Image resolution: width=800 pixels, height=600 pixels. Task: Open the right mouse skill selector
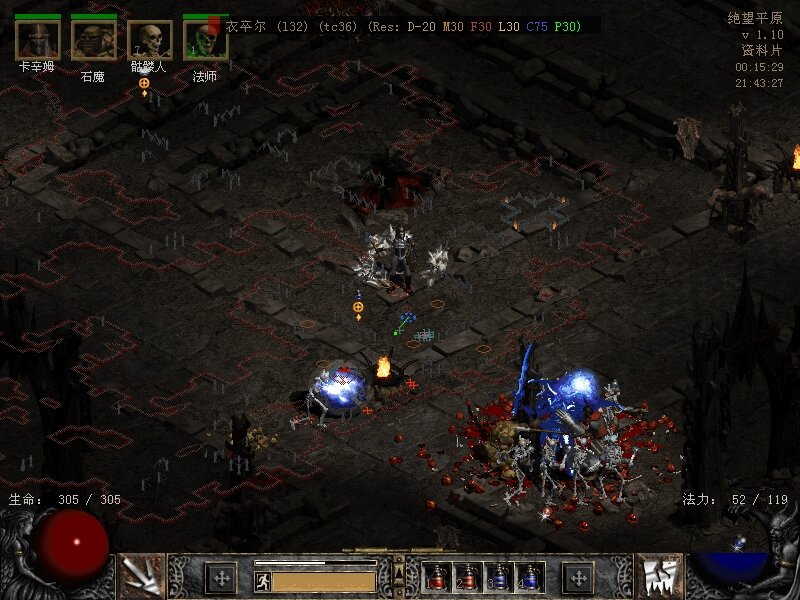pos(657,575)
